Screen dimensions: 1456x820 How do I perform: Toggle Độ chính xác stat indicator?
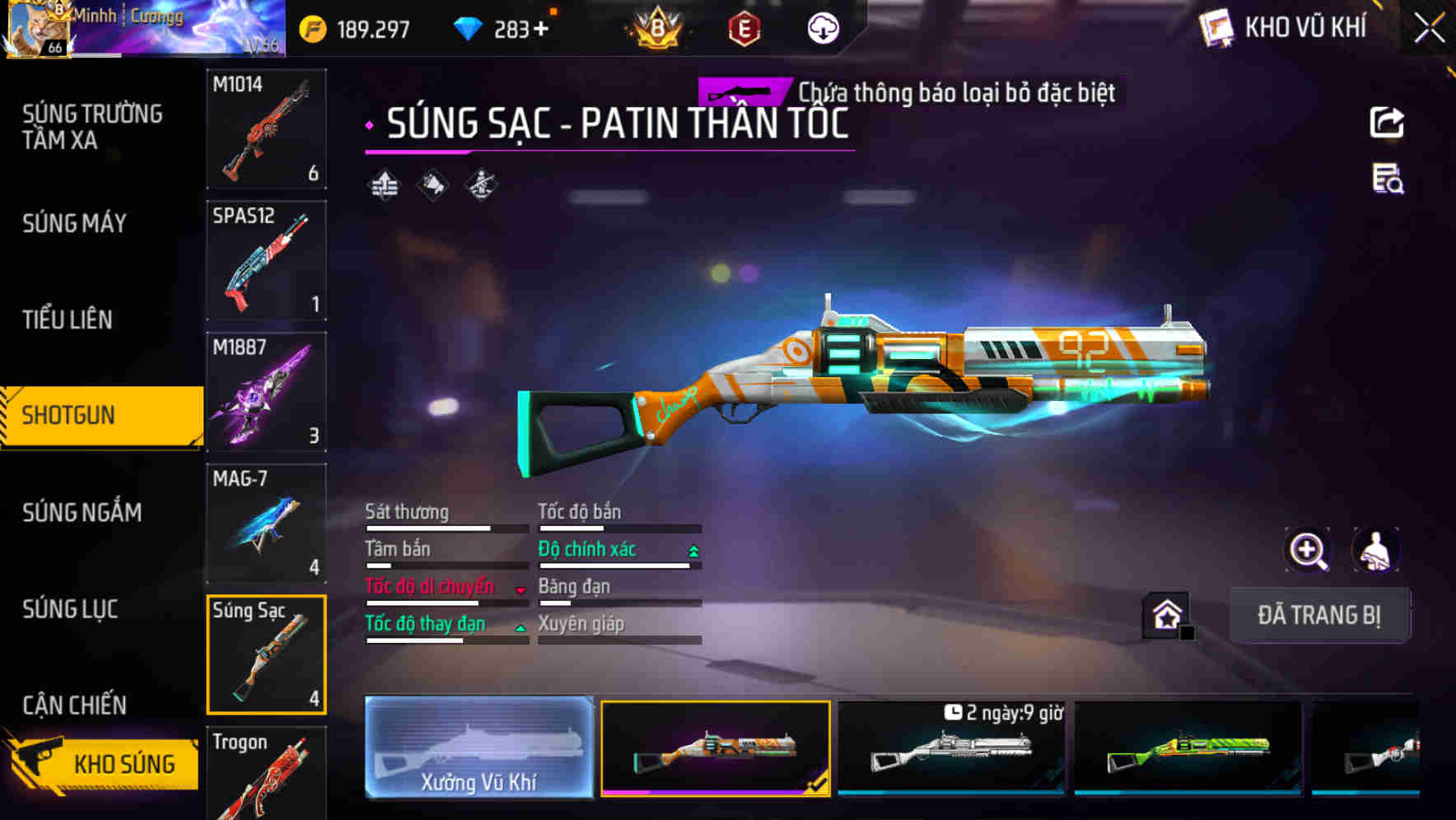(x=691, y=550)
